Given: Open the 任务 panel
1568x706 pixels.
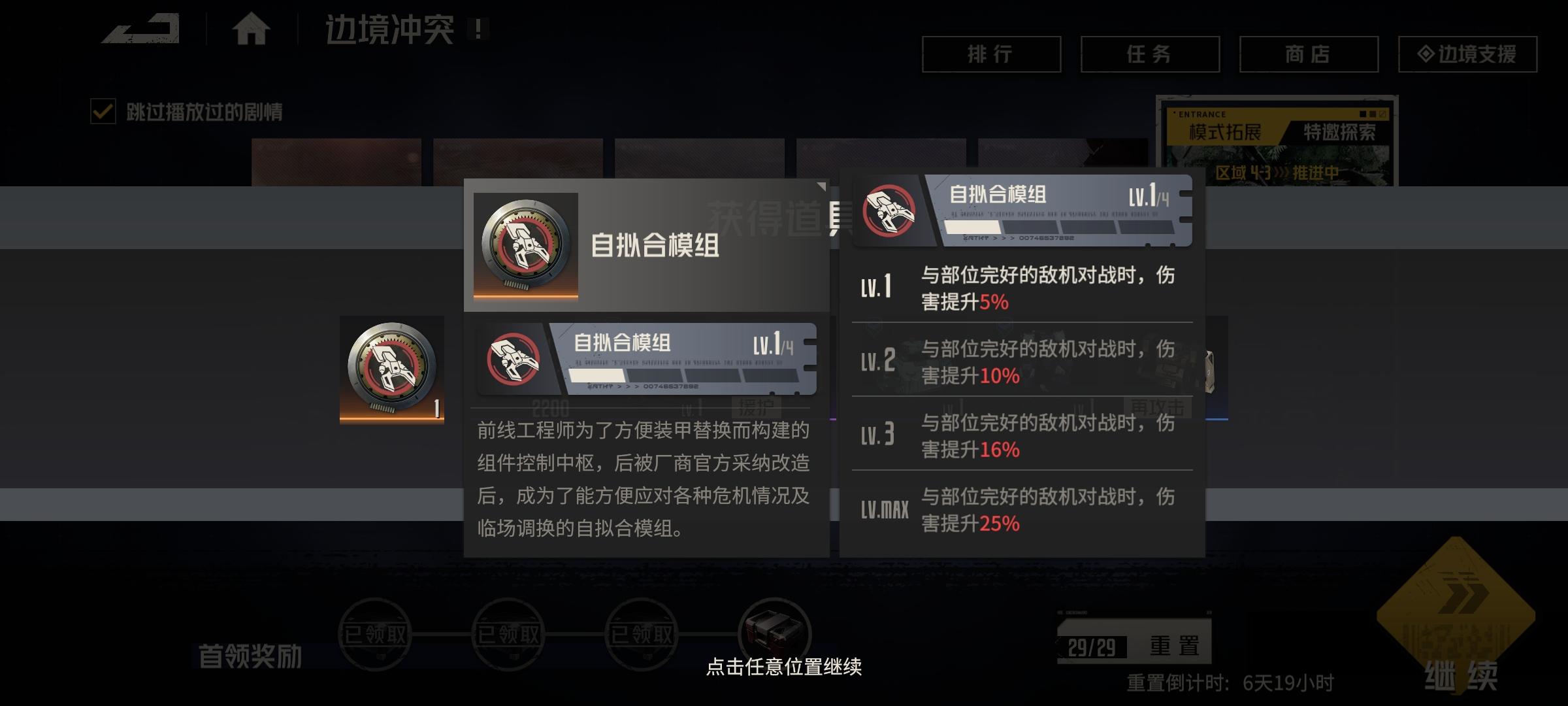Looking at the screenshot, I should pyautogui.click(x=1149, y=55).
